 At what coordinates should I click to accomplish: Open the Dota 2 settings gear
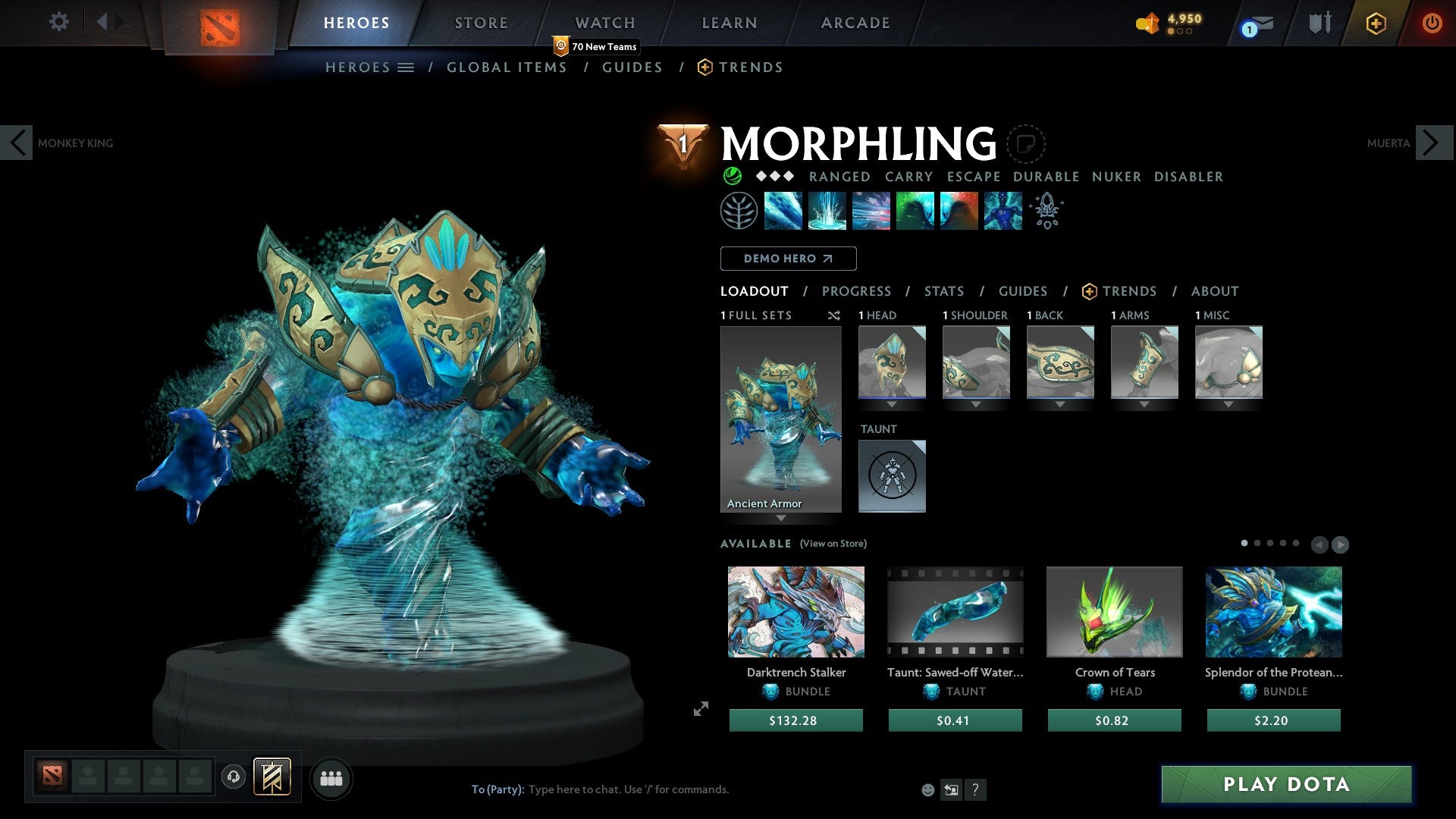[x=58, y=22]
